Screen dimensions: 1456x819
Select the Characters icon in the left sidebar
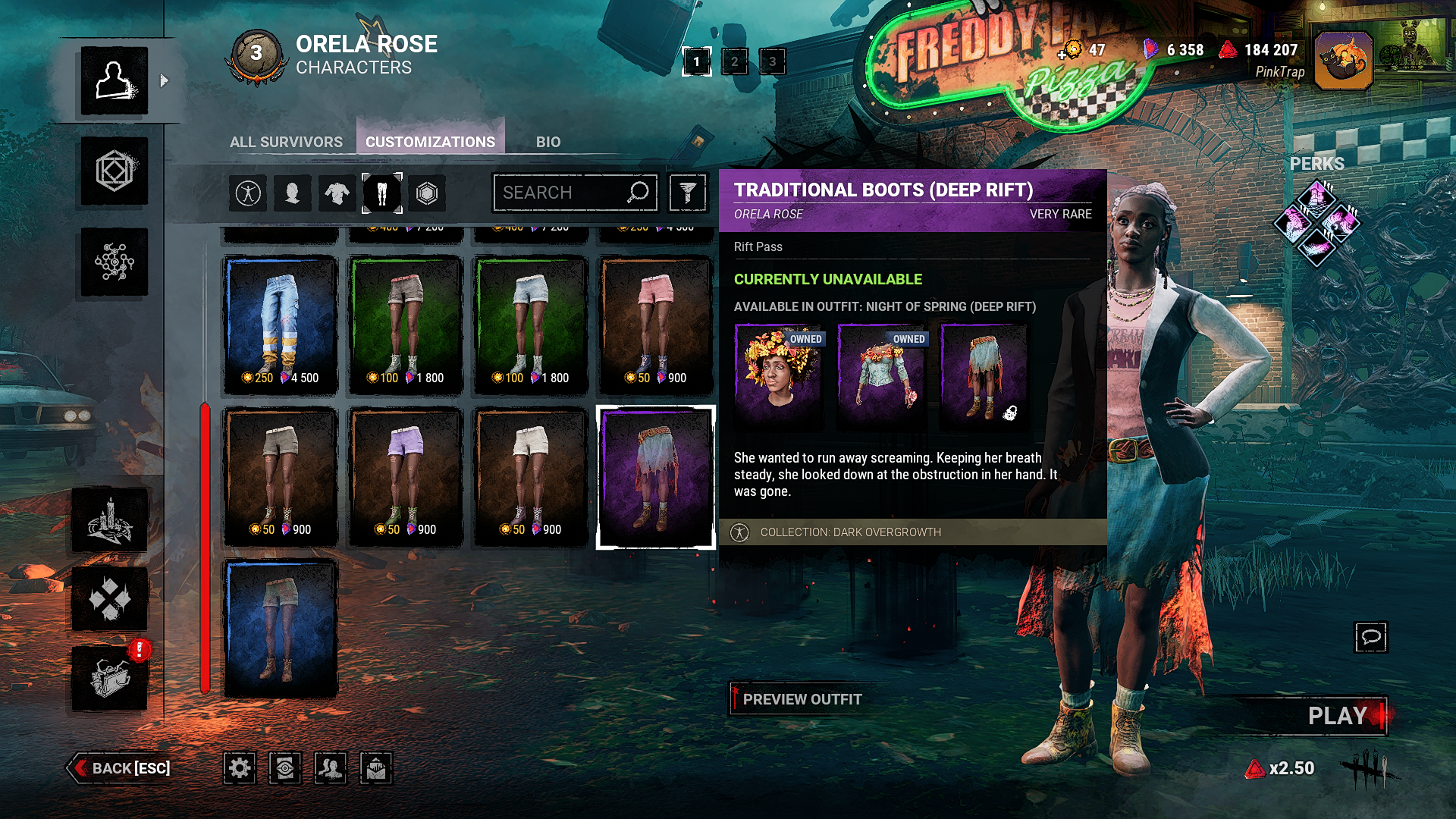tap(114, 80)
